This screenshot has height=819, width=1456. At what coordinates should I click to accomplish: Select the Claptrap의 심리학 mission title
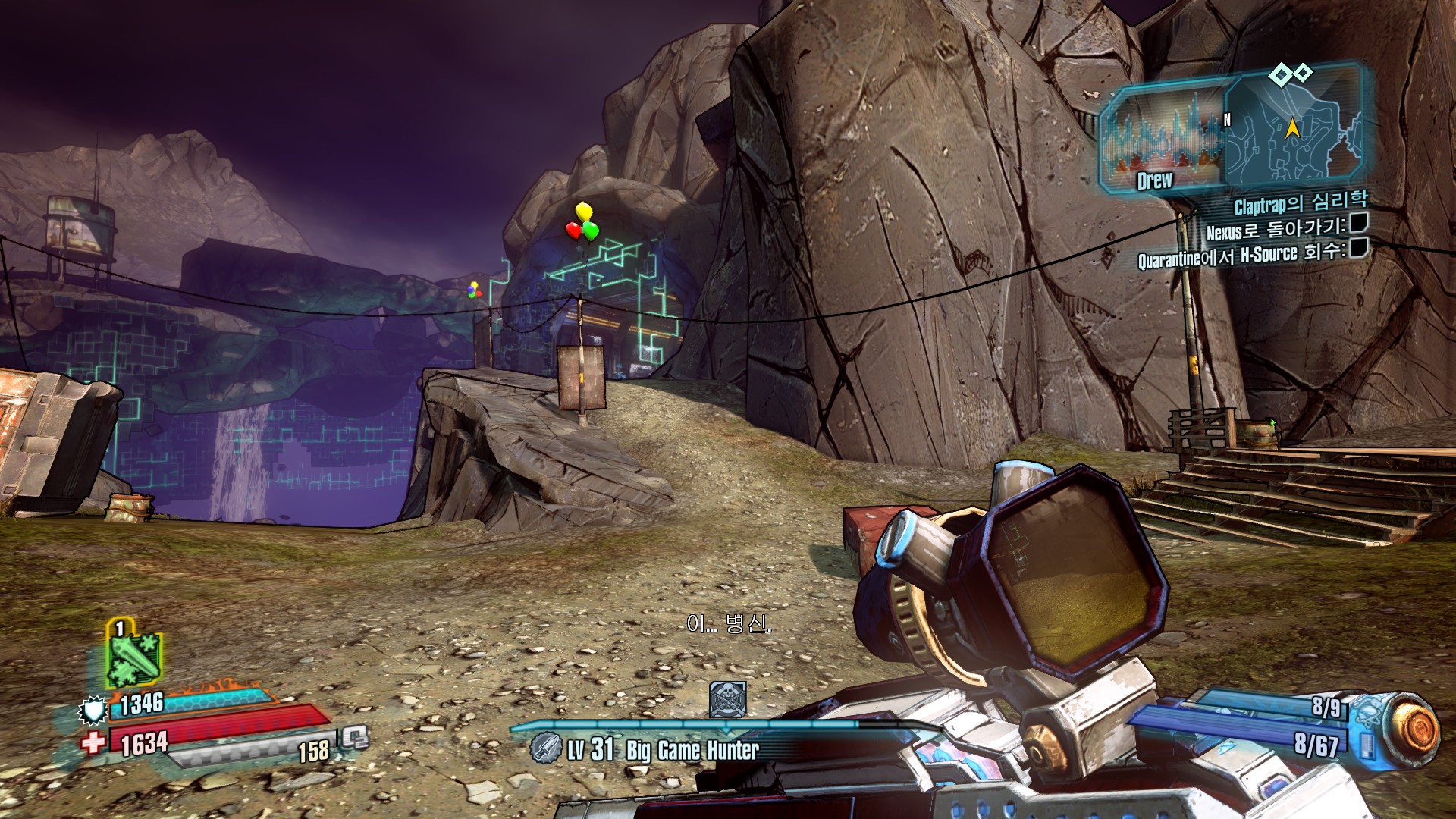coord(1301,202)
